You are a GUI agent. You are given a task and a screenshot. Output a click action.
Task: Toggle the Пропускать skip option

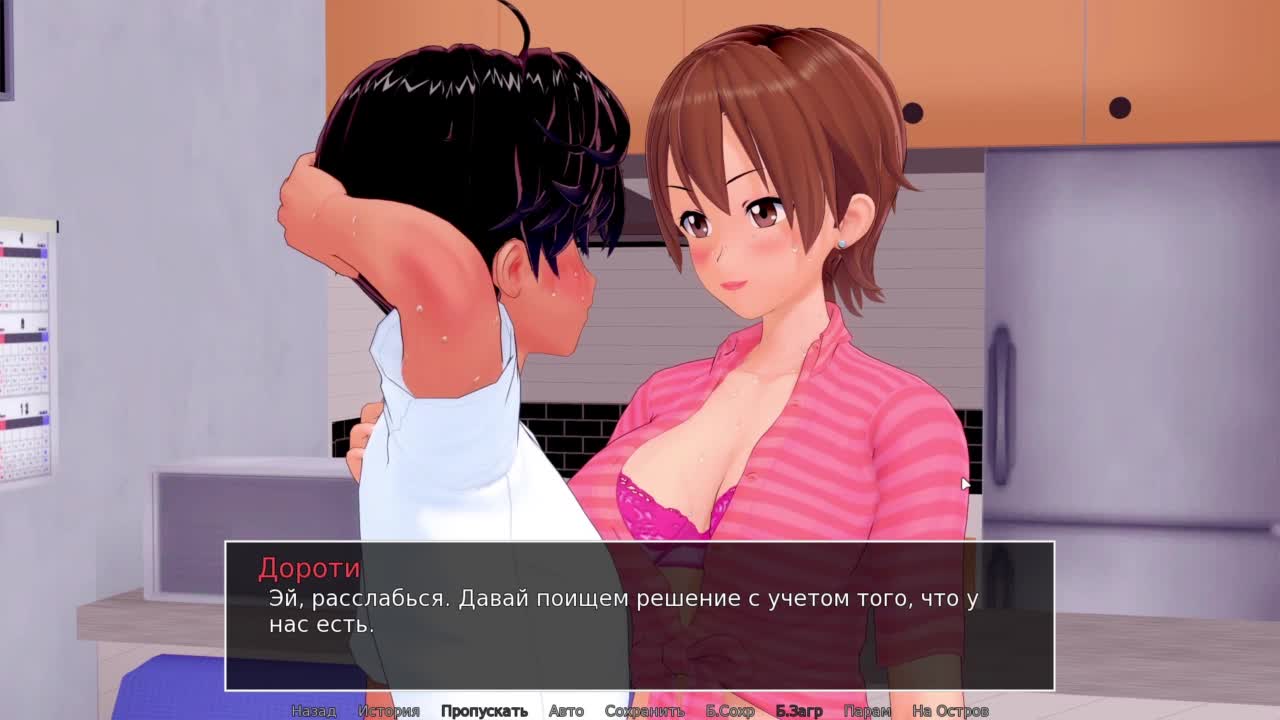tap(484, 711)
